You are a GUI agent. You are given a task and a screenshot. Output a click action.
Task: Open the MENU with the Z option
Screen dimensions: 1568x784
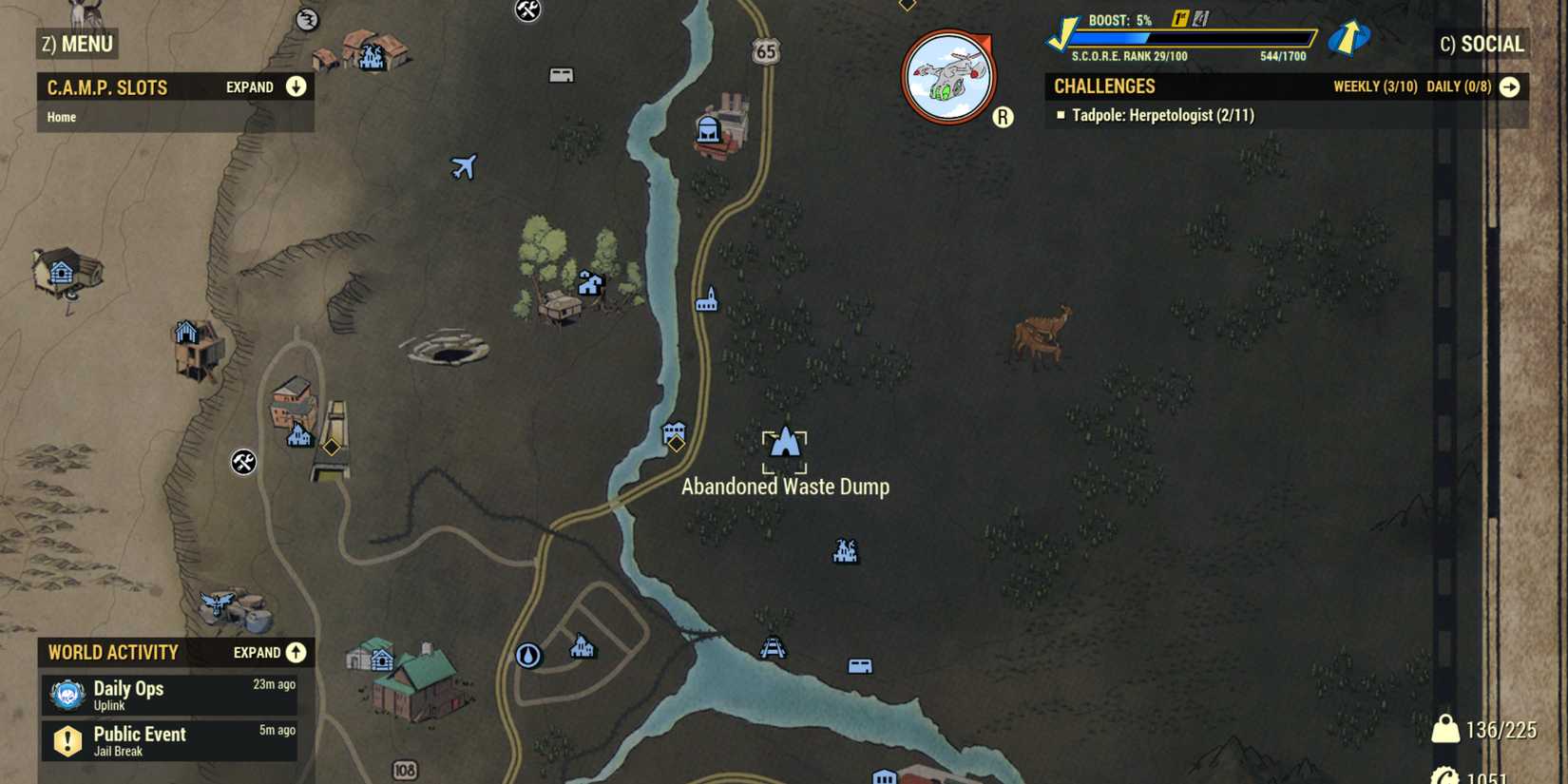76,44
